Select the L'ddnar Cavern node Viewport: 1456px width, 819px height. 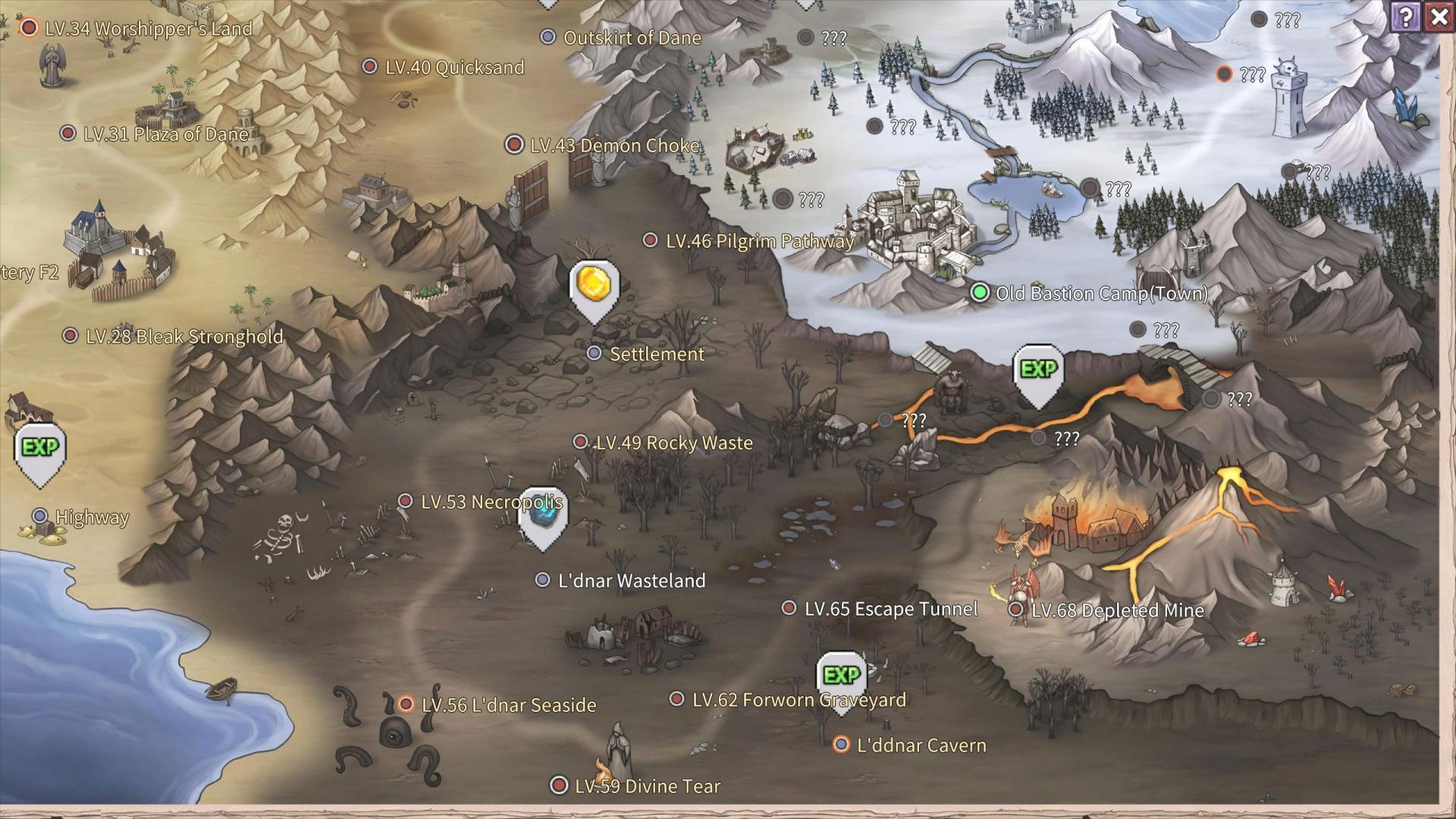841,745
